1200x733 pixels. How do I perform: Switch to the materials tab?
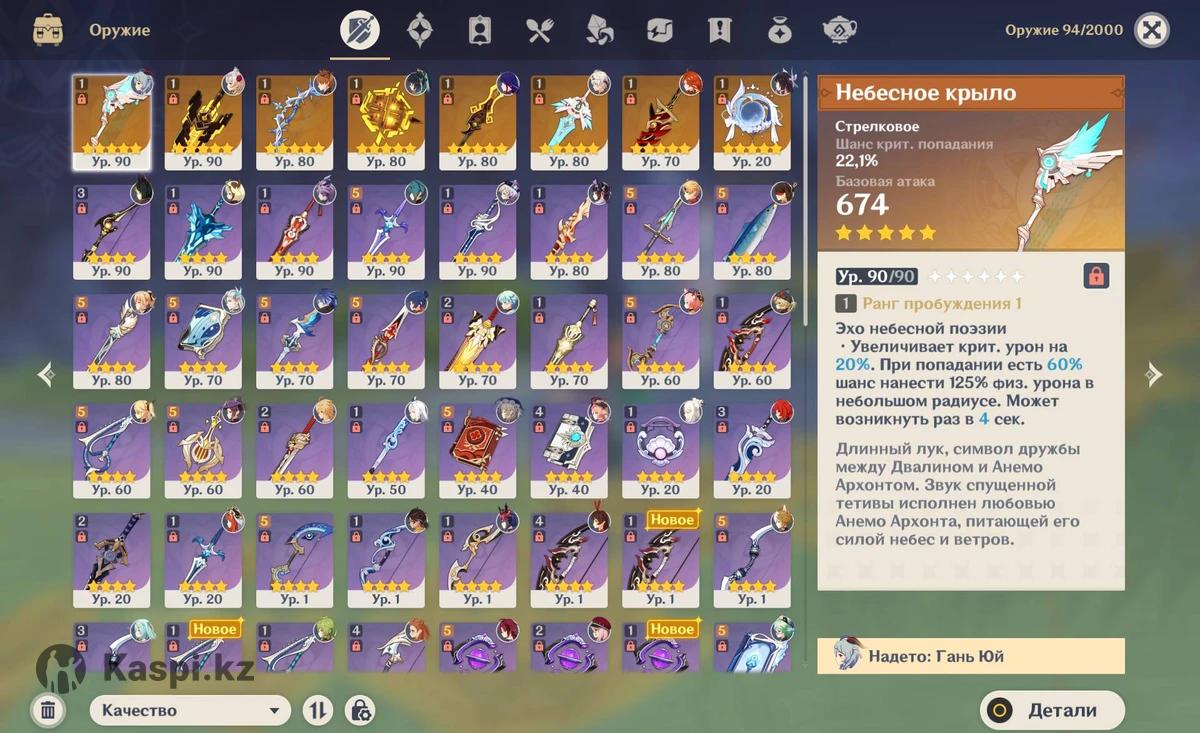[600, 30]
